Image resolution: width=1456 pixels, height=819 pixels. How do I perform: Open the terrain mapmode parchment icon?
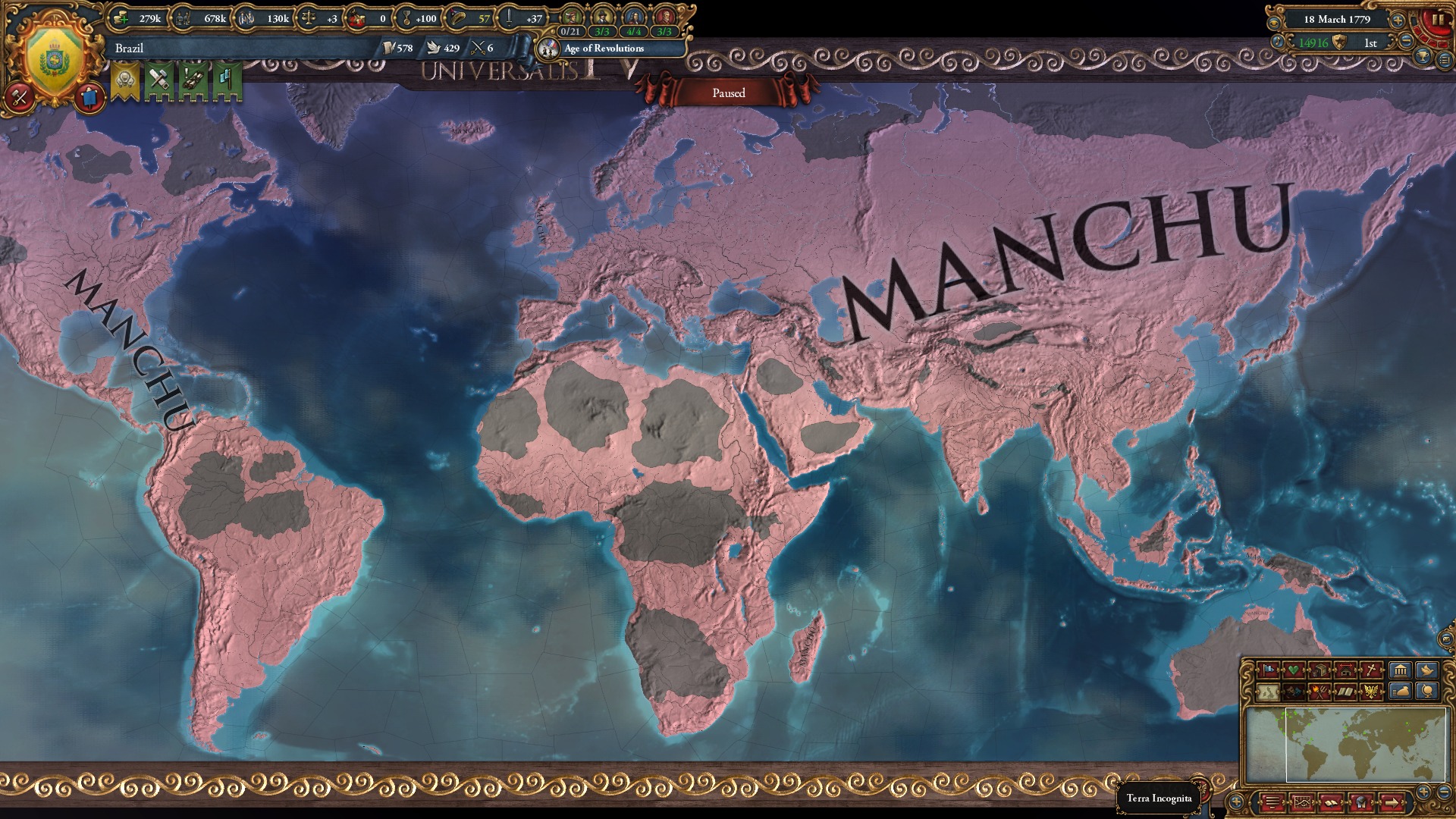pyautogui.click(x=1268, y=692)
